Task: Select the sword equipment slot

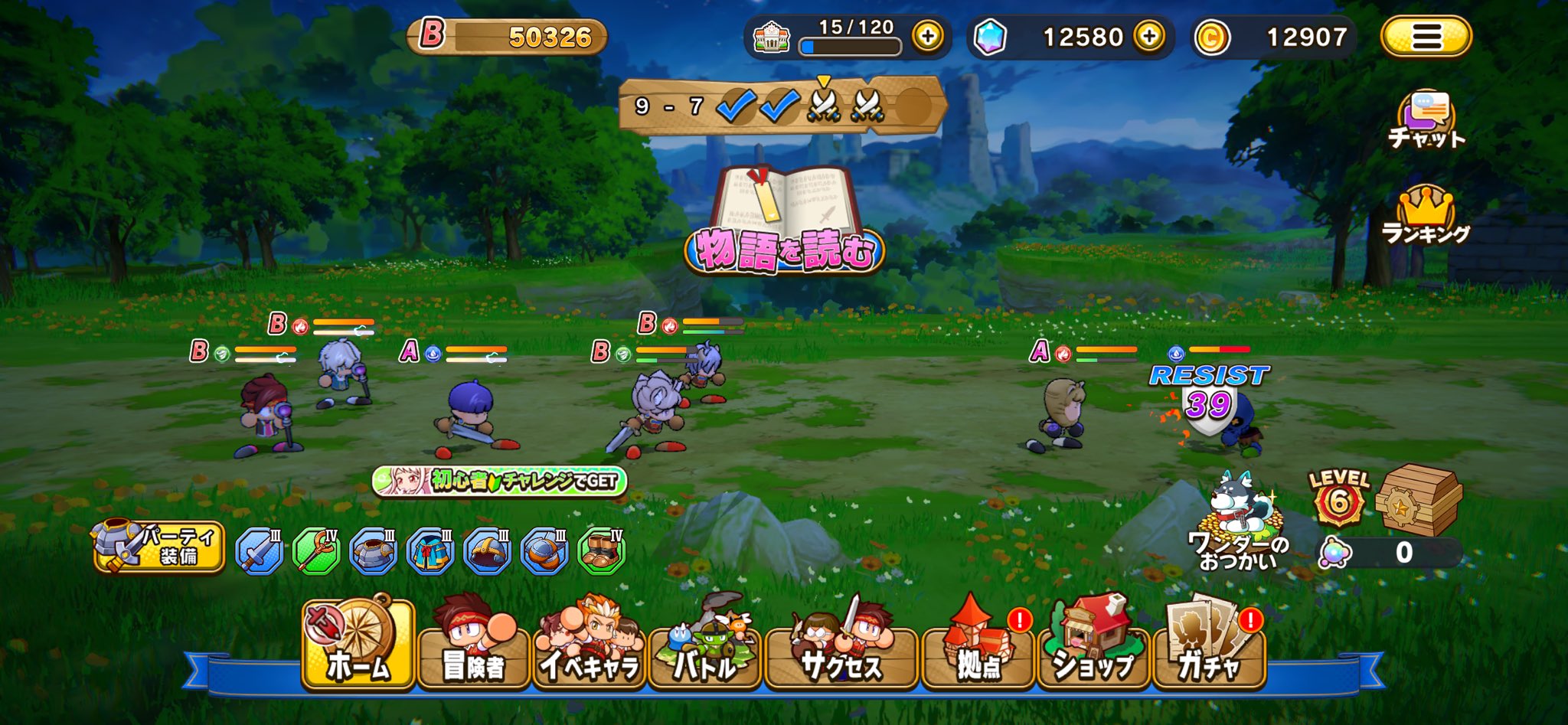Action: pyautogui.click(x=259, y=551)
